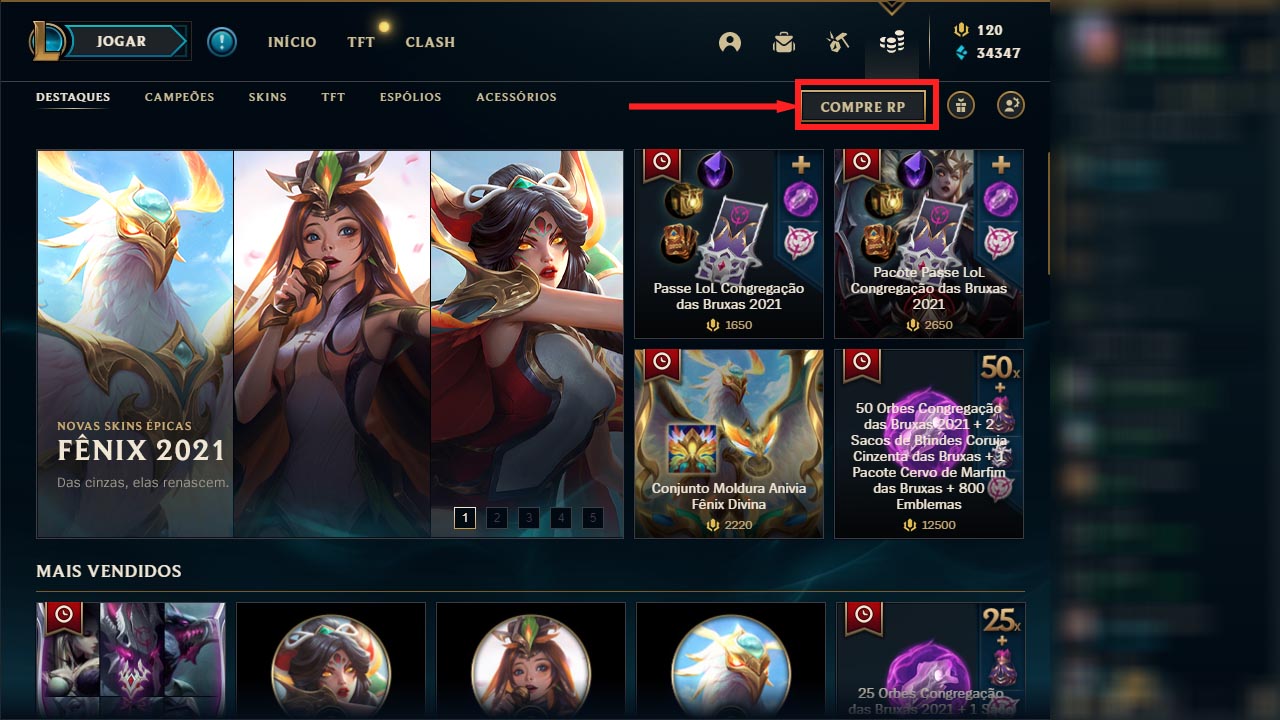The width and height of the screenshot is (1280, 720).
Task: Open the missions crossed-tools icon
Action: click(837, 42)
